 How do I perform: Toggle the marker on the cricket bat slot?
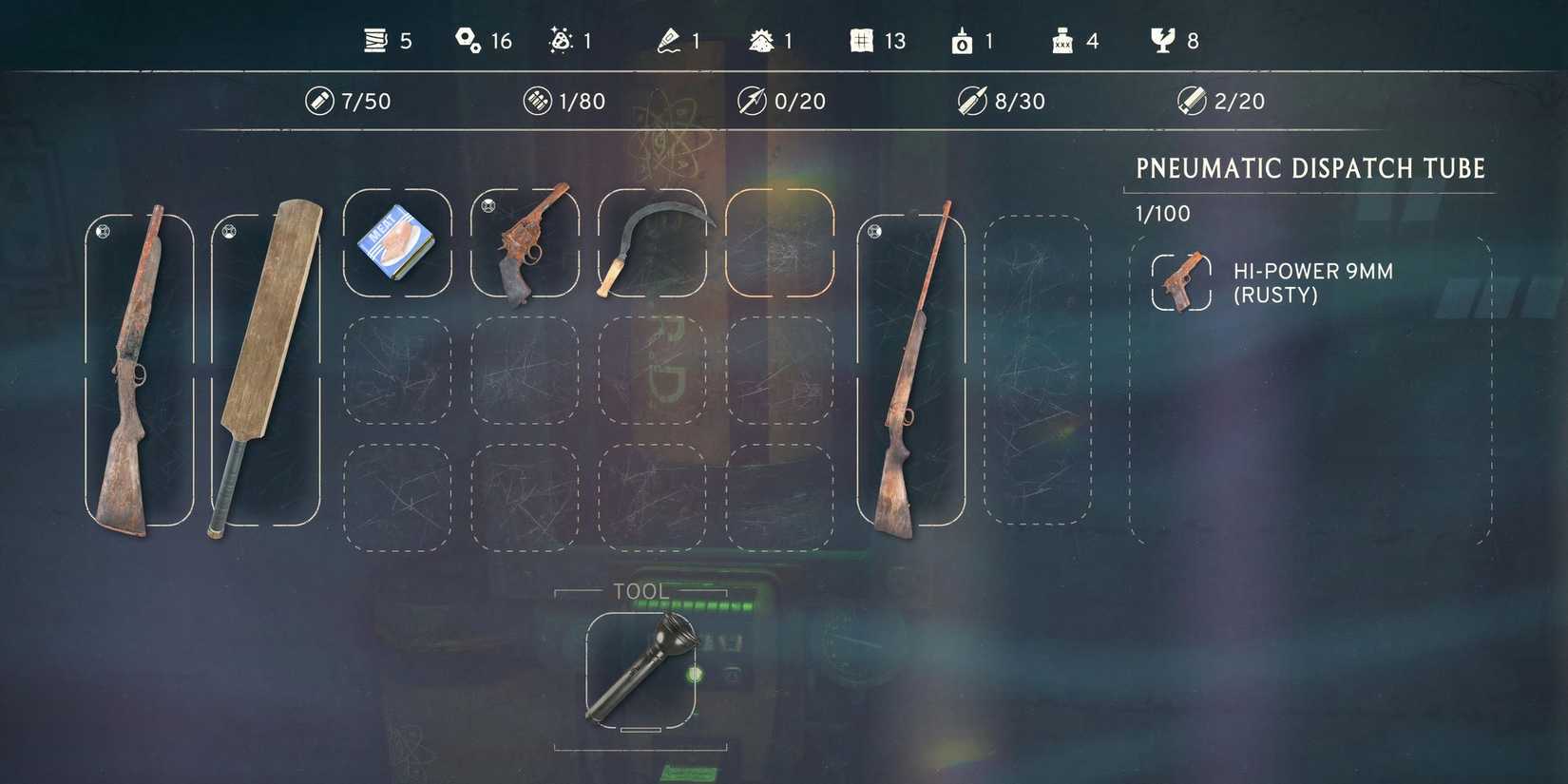point(229,229)
